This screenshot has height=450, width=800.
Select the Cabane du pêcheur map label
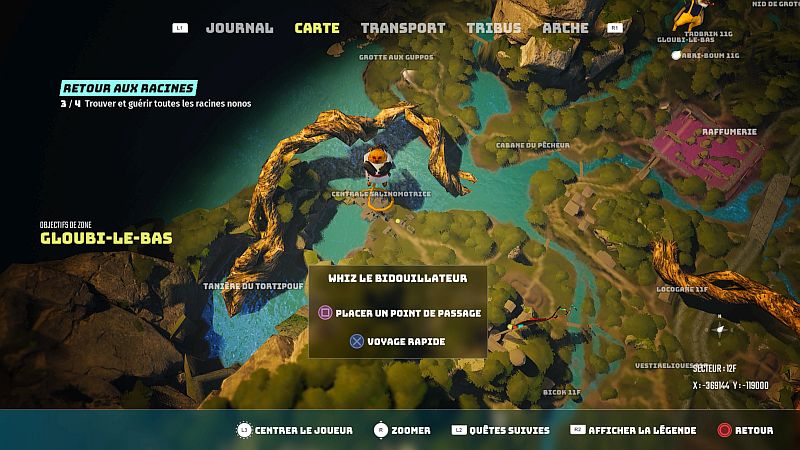coord(532,145)
